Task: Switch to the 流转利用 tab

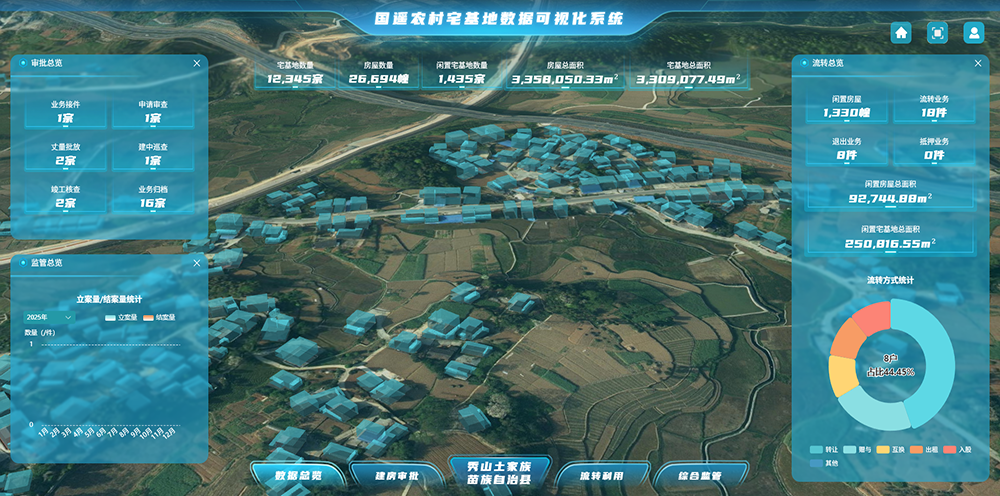Action: (600, 476)
